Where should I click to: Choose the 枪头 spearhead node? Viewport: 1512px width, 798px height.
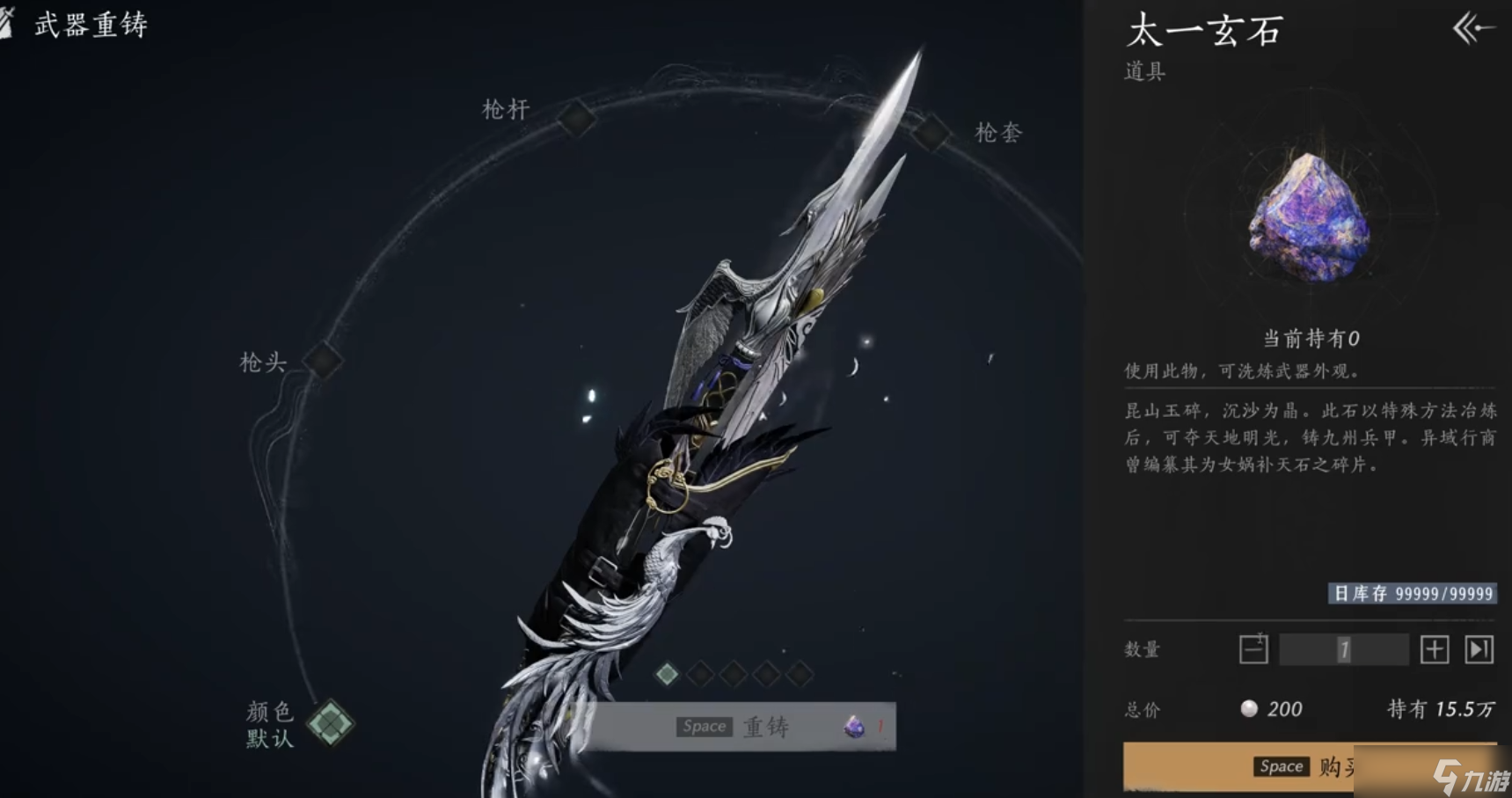point(323,360)
